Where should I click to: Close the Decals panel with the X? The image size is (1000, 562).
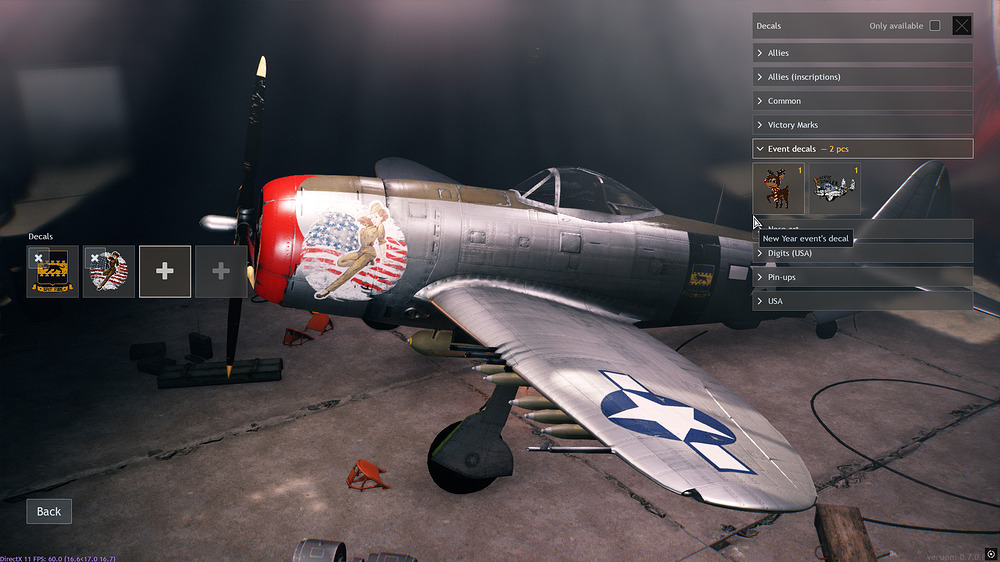[962, 26]
